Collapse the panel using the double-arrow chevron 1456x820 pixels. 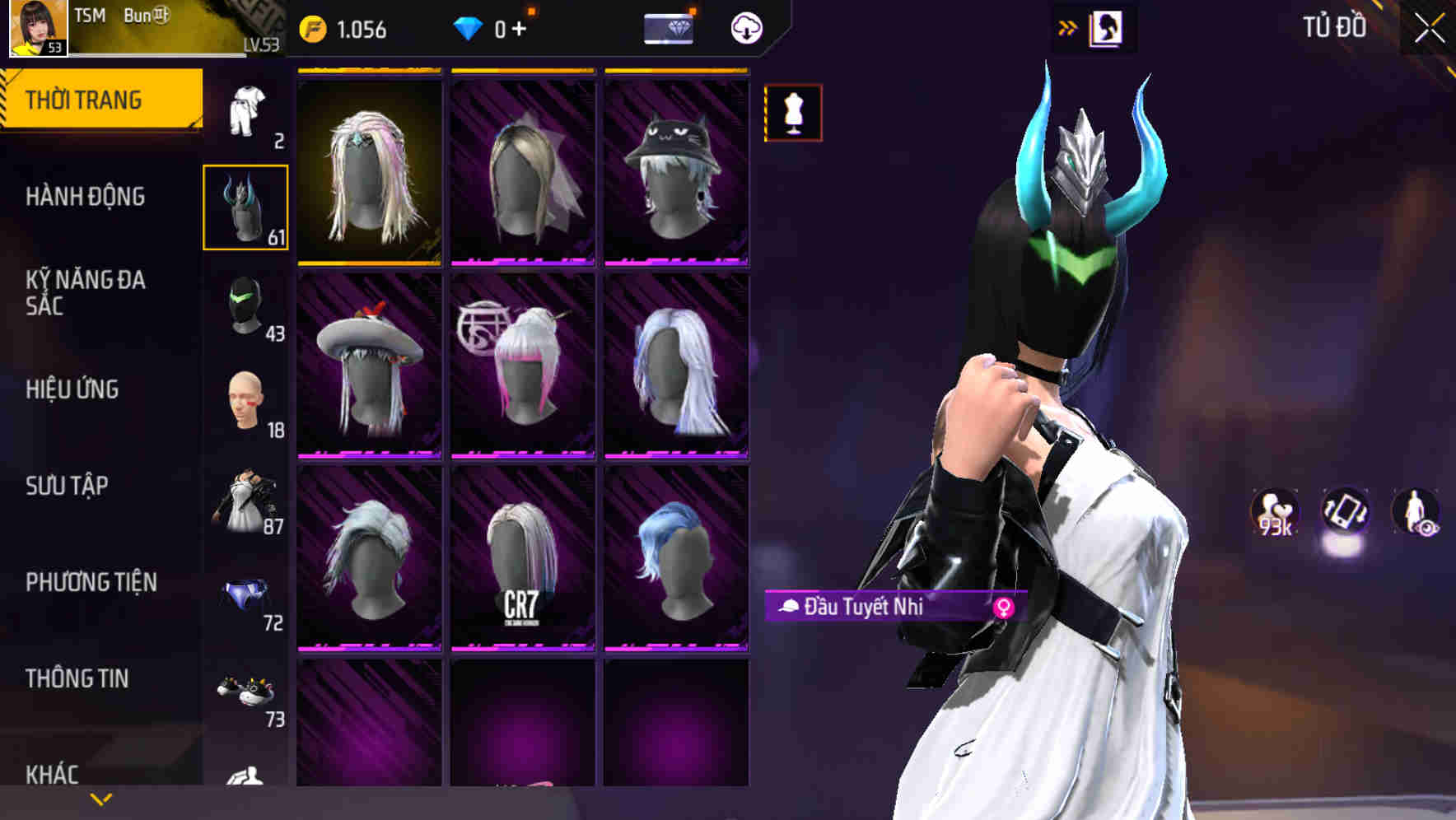[x=1068, y=27]
